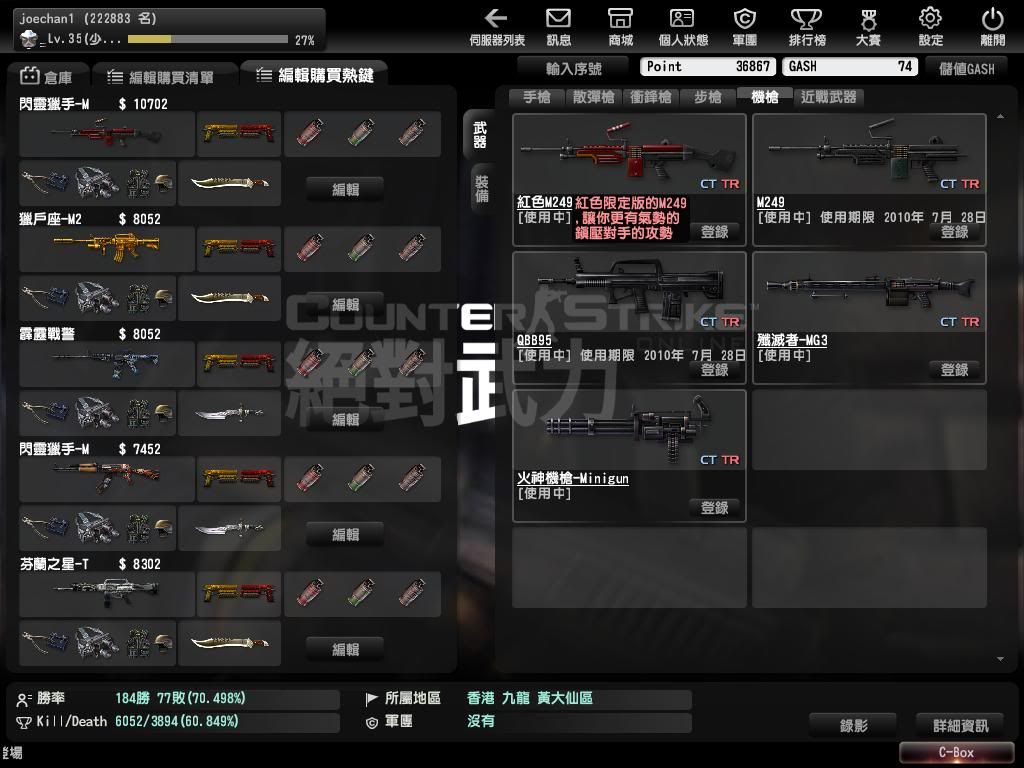
Task: Switch to the equipment (裝備) side tab
Action: tap(481, 188)
